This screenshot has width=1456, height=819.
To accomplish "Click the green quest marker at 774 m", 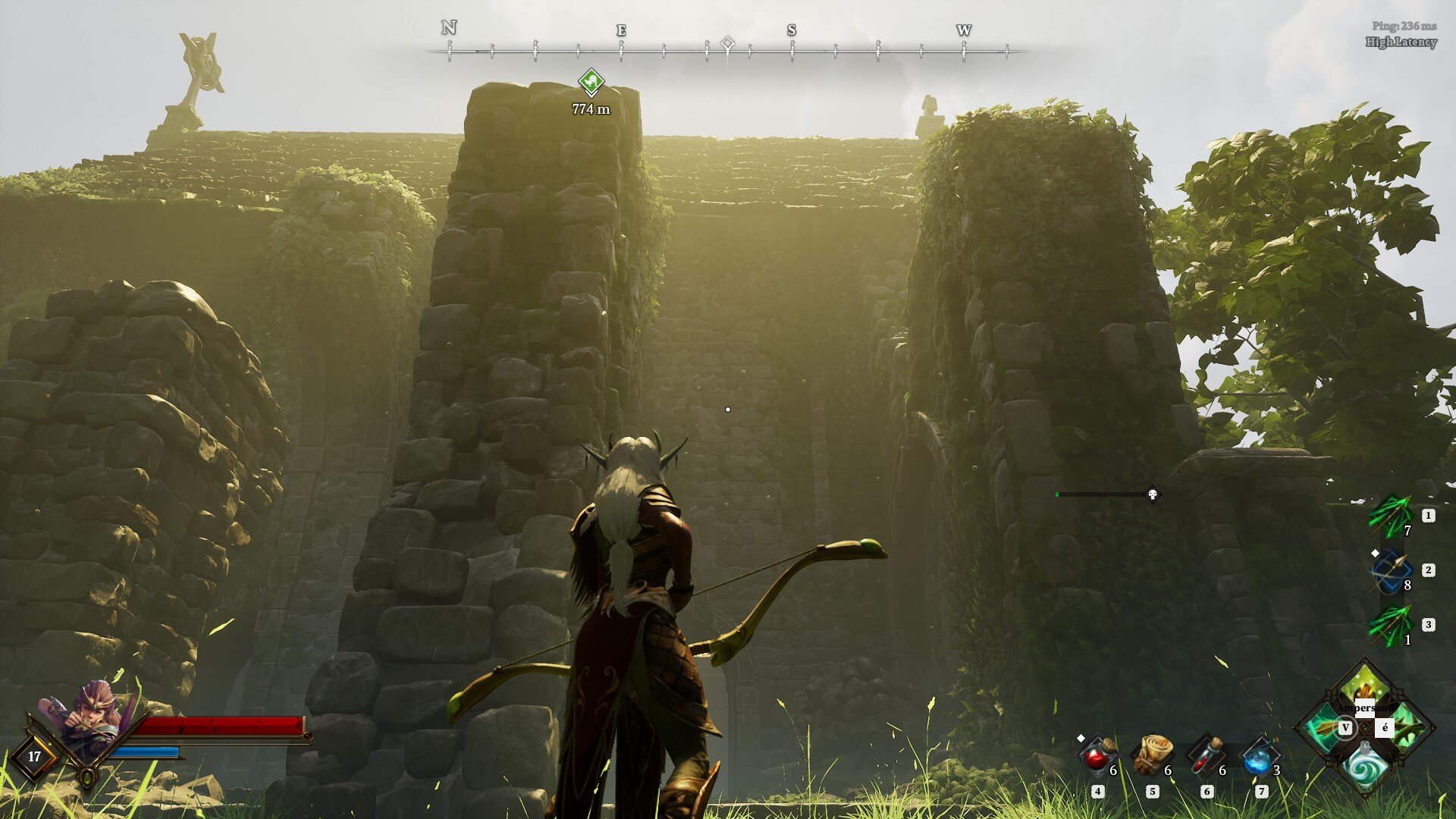I will pos(591,81).
